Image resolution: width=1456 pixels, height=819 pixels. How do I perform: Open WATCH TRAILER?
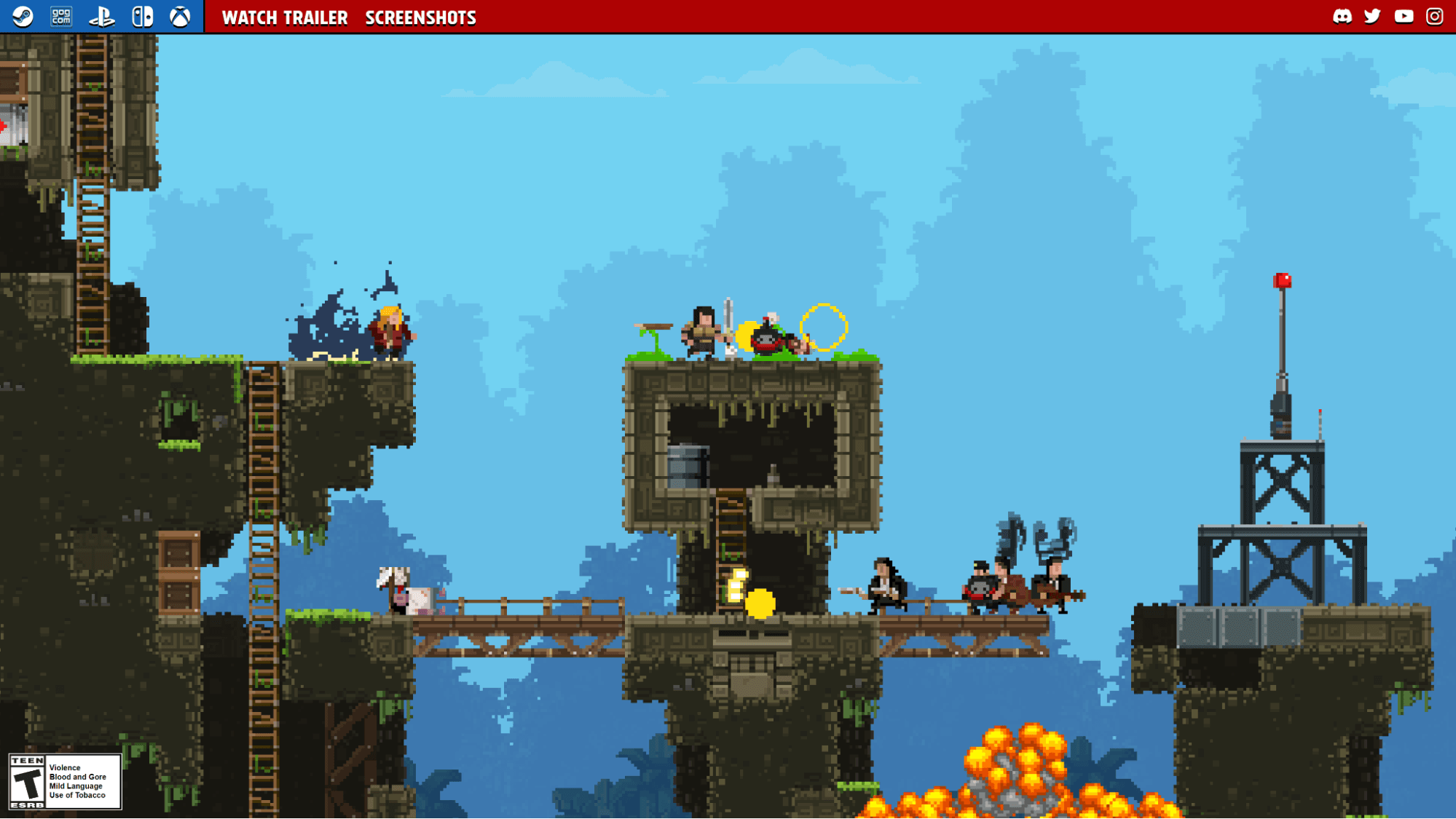285,17
